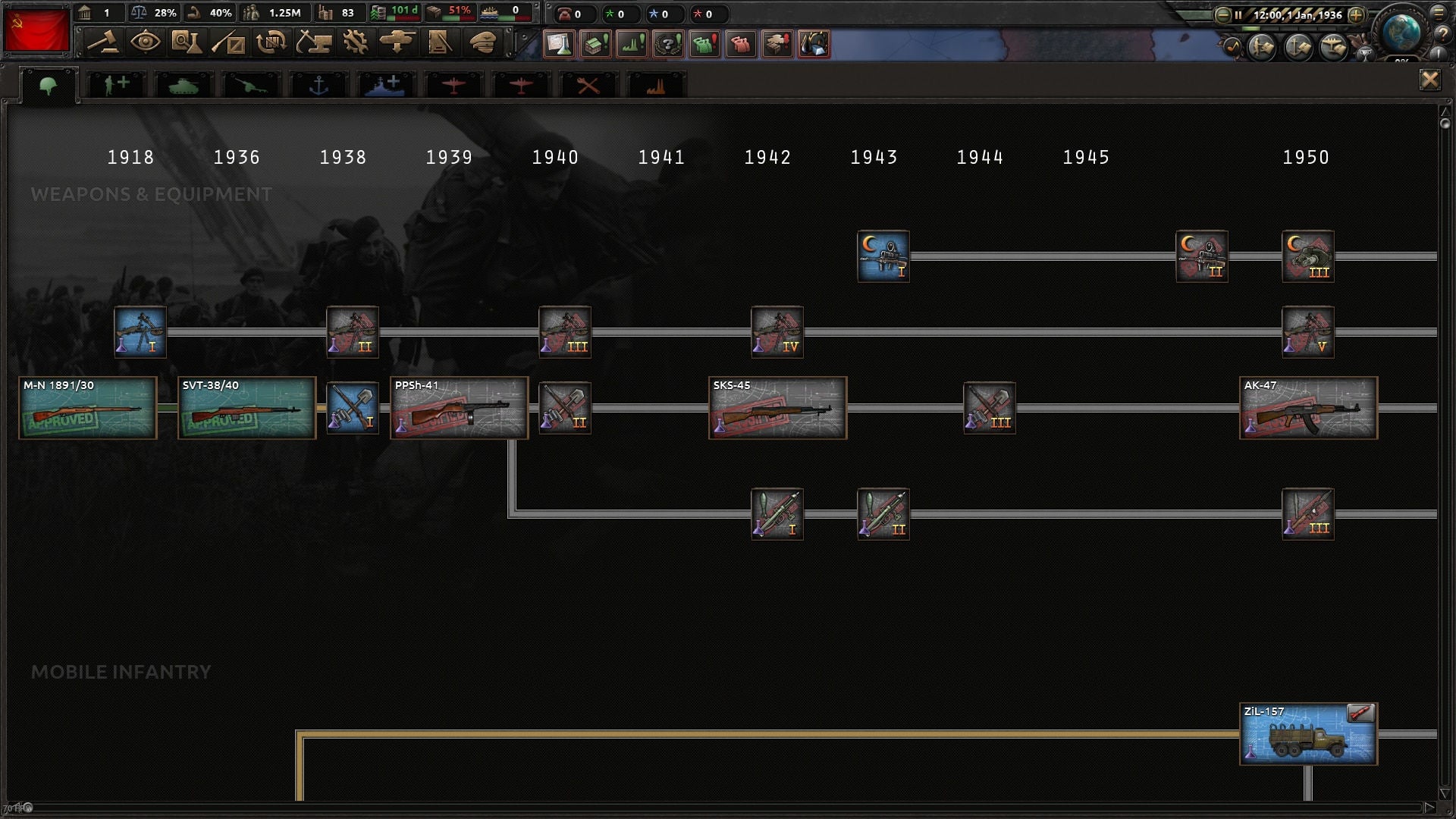This screenshot has width=1456, height=819.
Task: Click the green research reminder alert icon
Action: pos(559,45)
